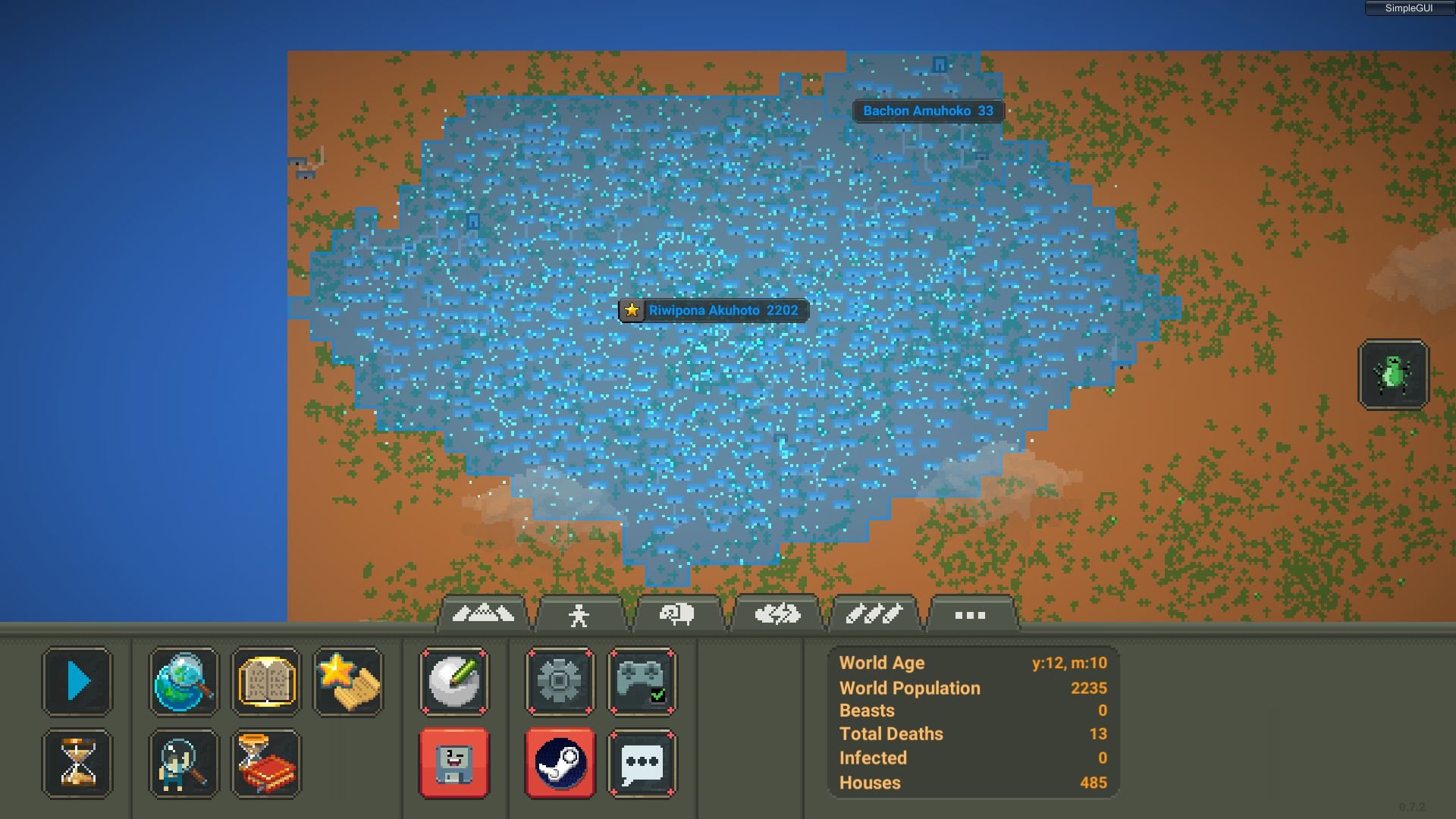Open the encyclopedia book icon
The image size is (1456, 819).
267,681
